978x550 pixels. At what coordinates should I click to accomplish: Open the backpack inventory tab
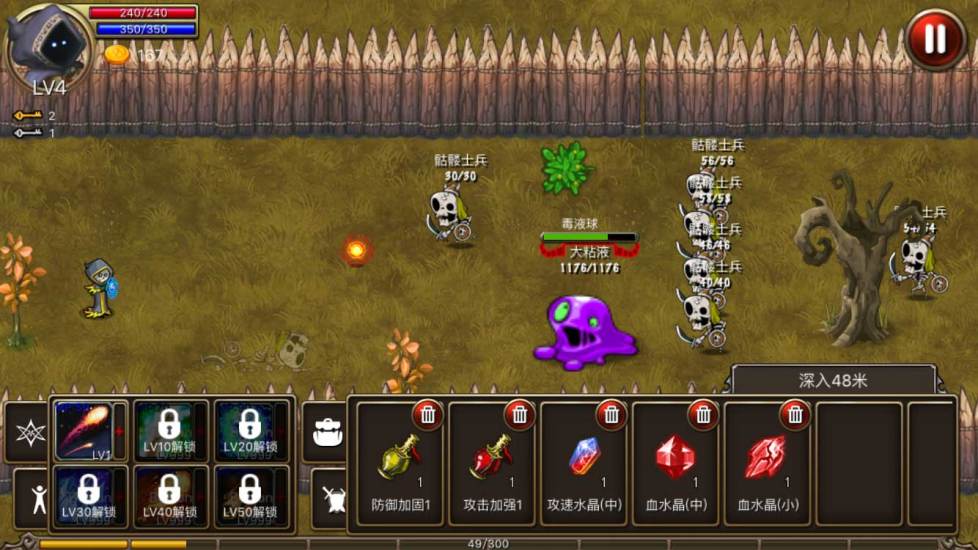(327, 432)
